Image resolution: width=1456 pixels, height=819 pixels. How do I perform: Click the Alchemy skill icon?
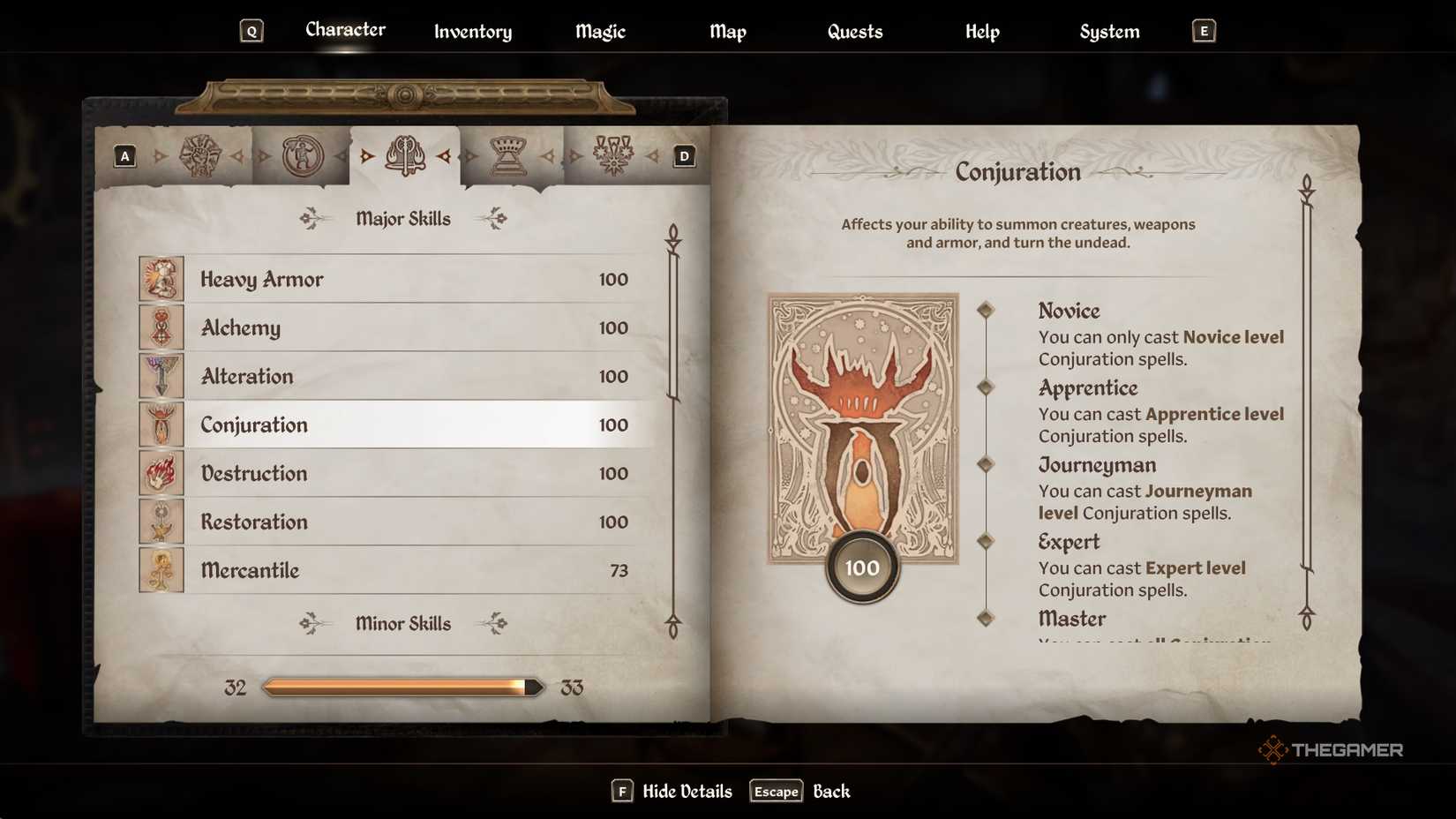point(161,327)
